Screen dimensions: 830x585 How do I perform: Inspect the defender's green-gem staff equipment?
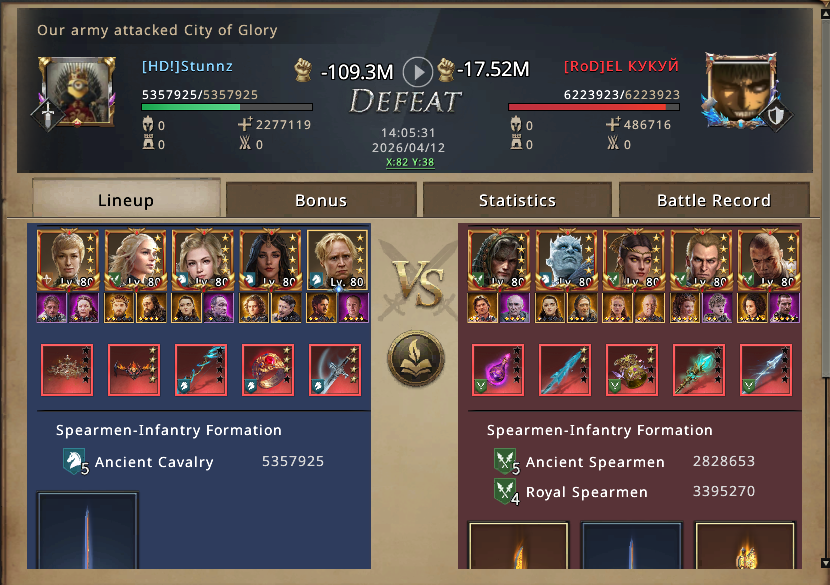(699, 370)
